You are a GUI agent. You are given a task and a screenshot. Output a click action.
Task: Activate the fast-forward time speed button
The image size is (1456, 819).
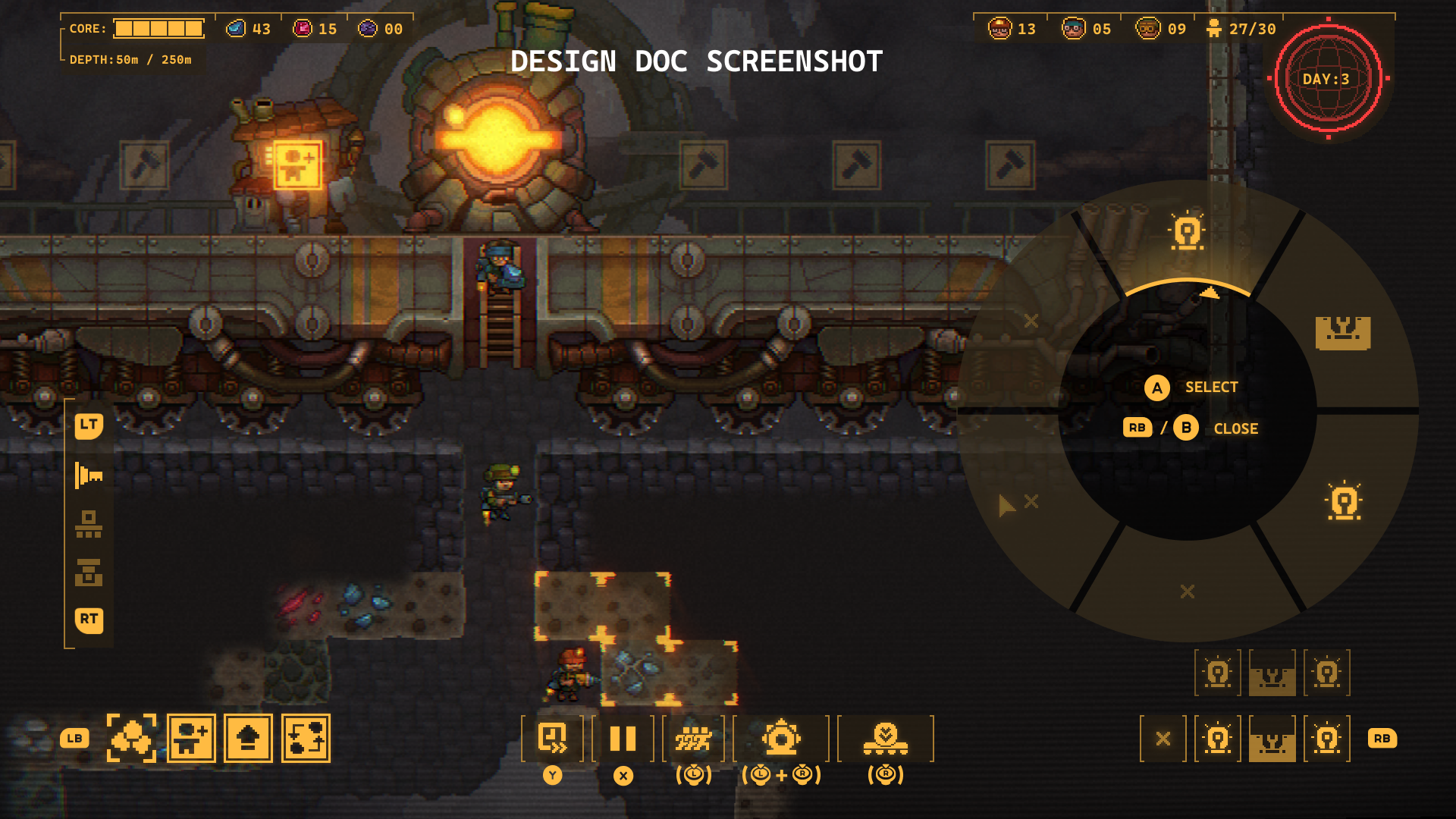[552, 738]
